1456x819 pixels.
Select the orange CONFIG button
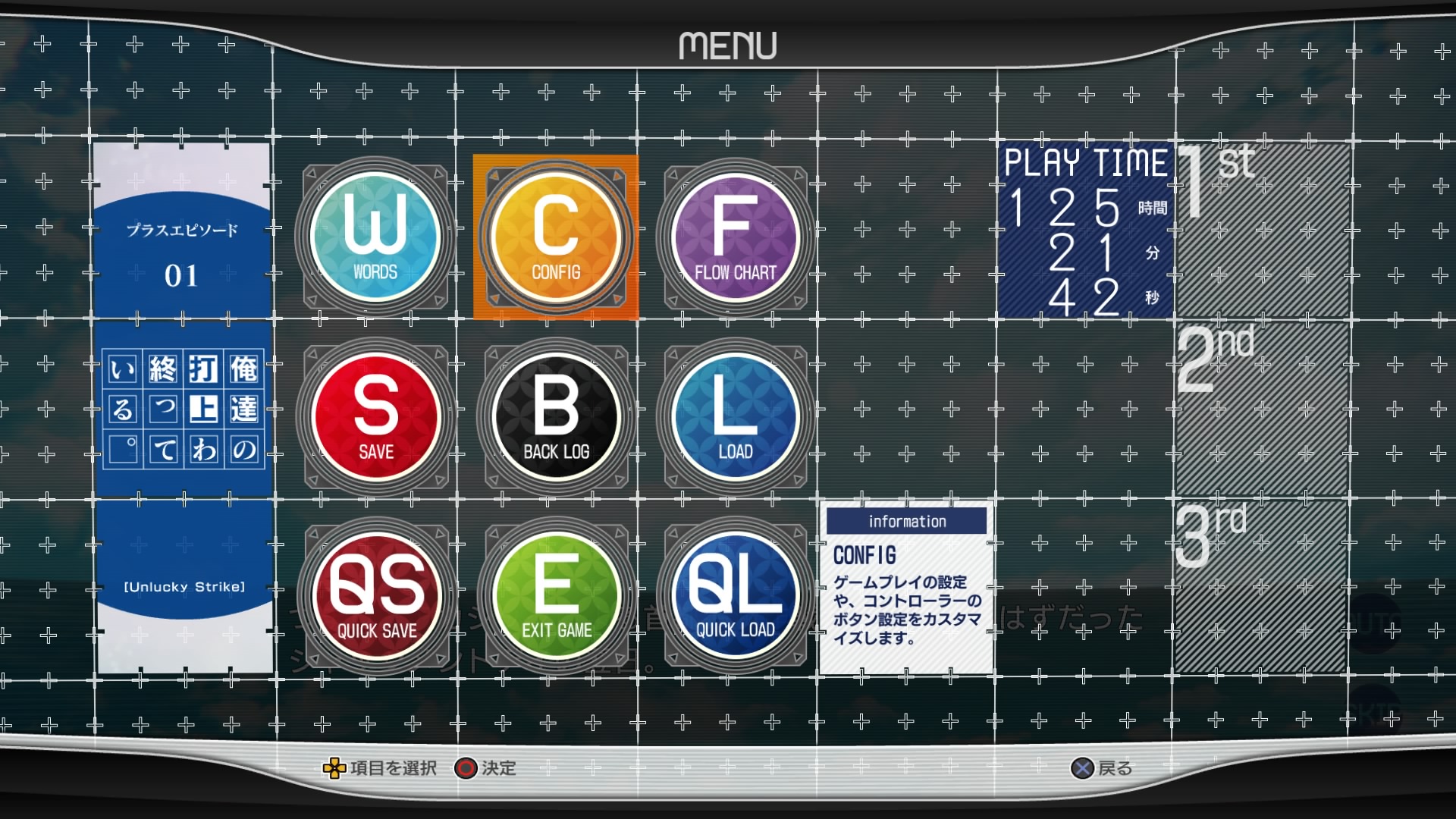click(x=556, y=237)
